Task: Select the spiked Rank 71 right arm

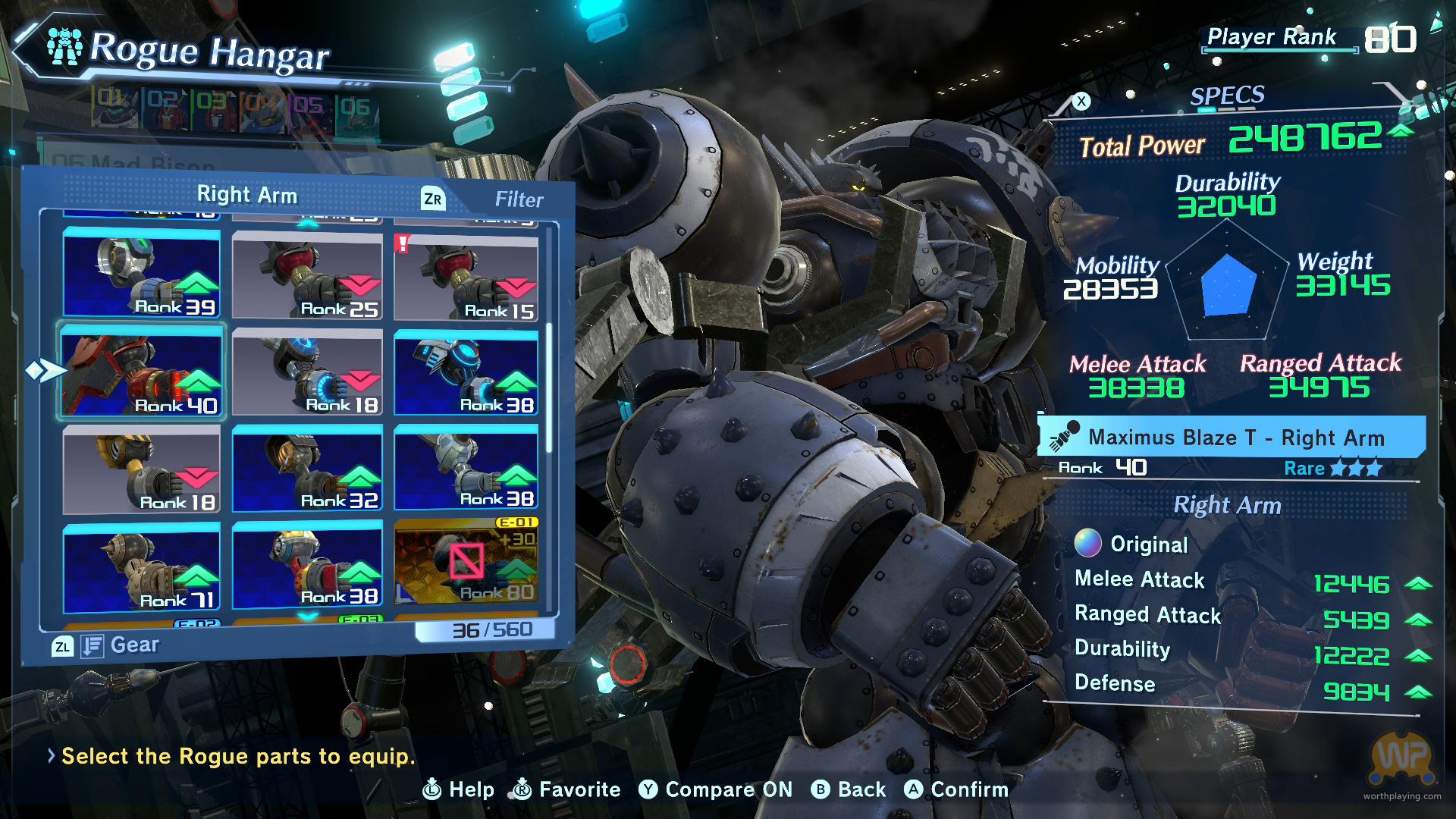Action: pyautogui.click(x=142, y=567)
